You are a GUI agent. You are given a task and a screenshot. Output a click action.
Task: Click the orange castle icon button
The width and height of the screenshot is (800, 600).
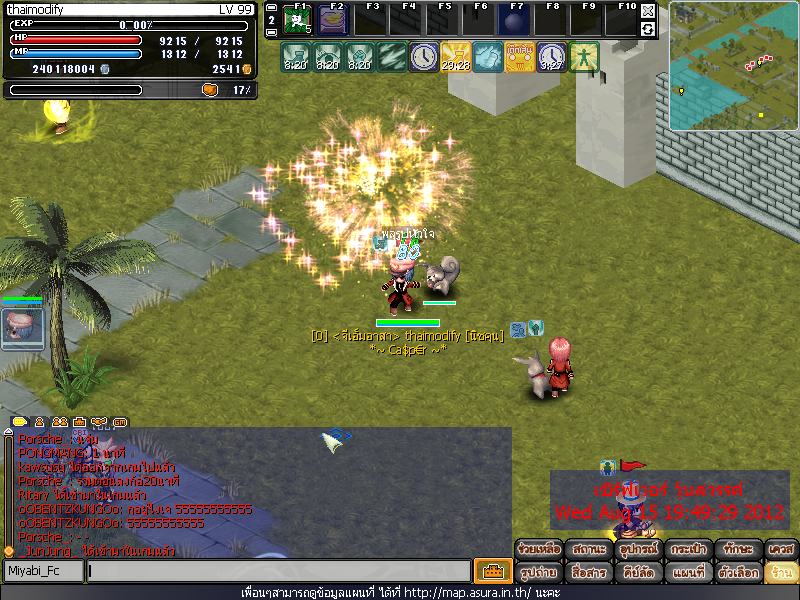click(x=493, y=571)
